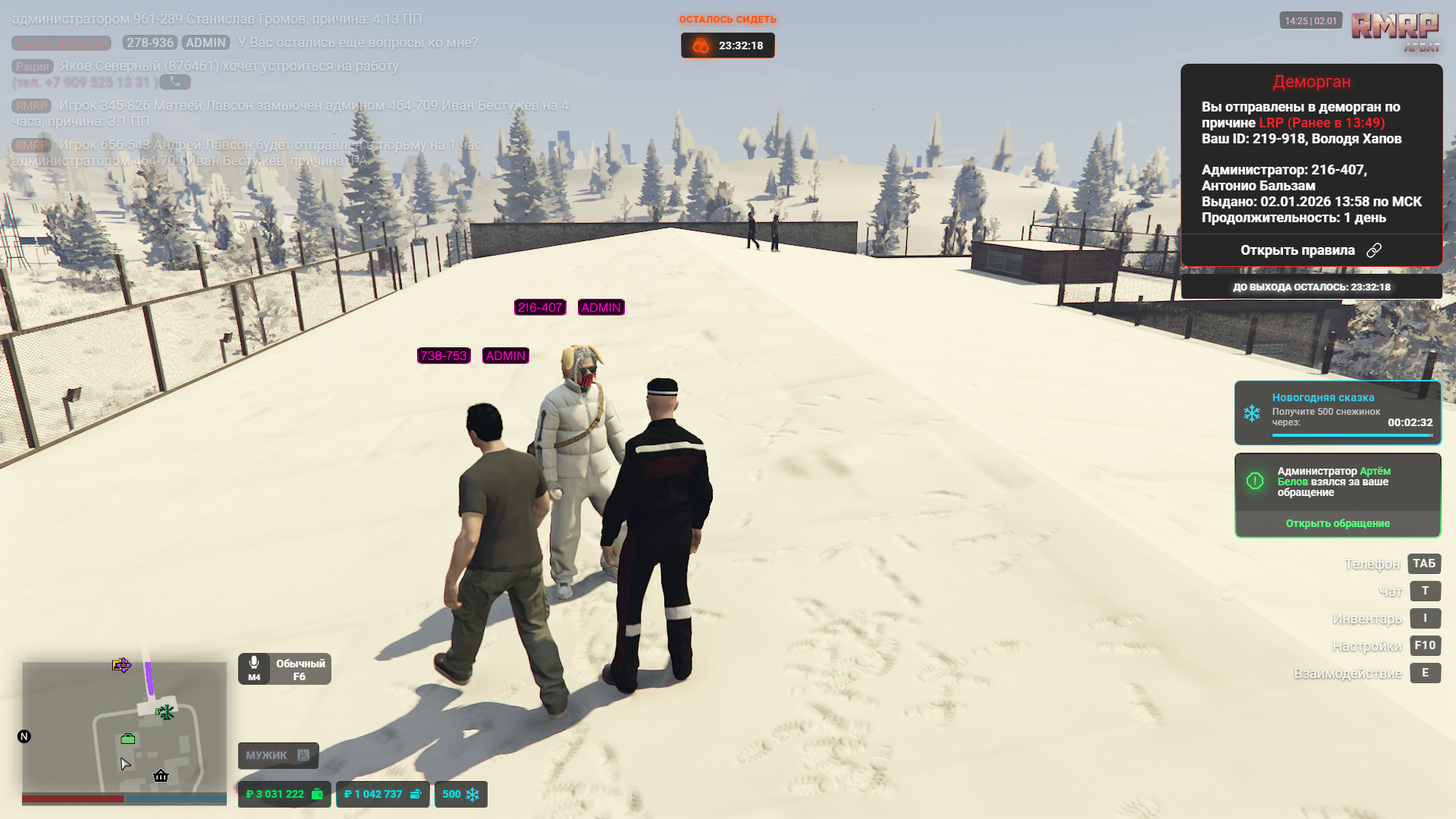Open the demorgan rules link
Screen dimensions: 1456x819
(x=1310, y=250)
